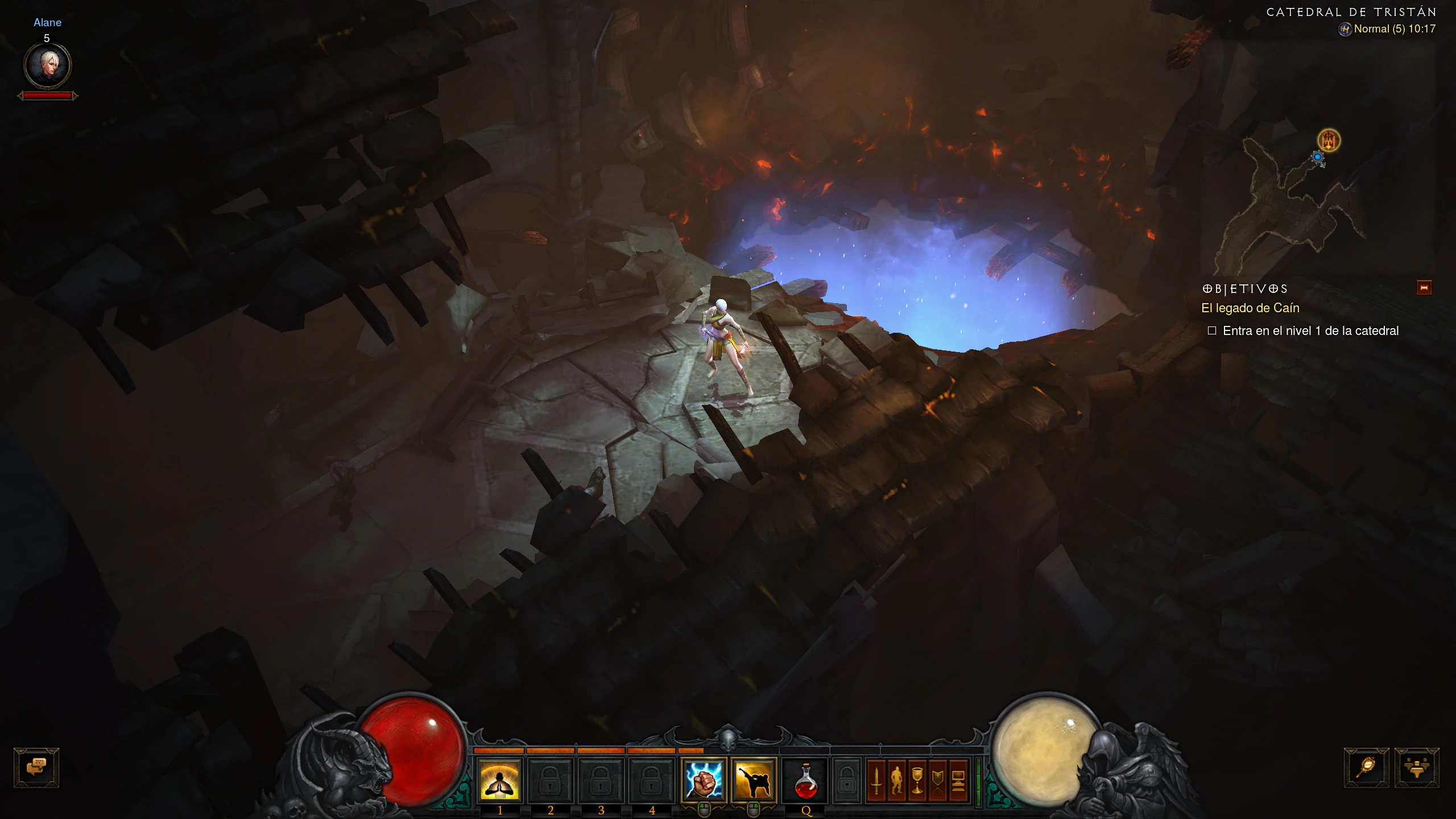1456x819 pixels.
Task: Use the lightning fist primary attack skill
Action: pyautogui.click(x=704, y=780)
